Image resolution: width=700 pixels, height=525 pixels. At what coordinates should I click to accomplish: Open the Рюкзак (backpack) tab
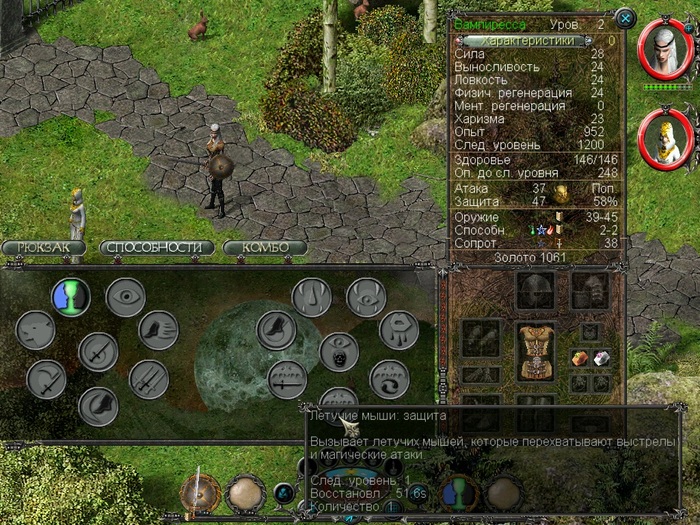[x=44, y=247]
